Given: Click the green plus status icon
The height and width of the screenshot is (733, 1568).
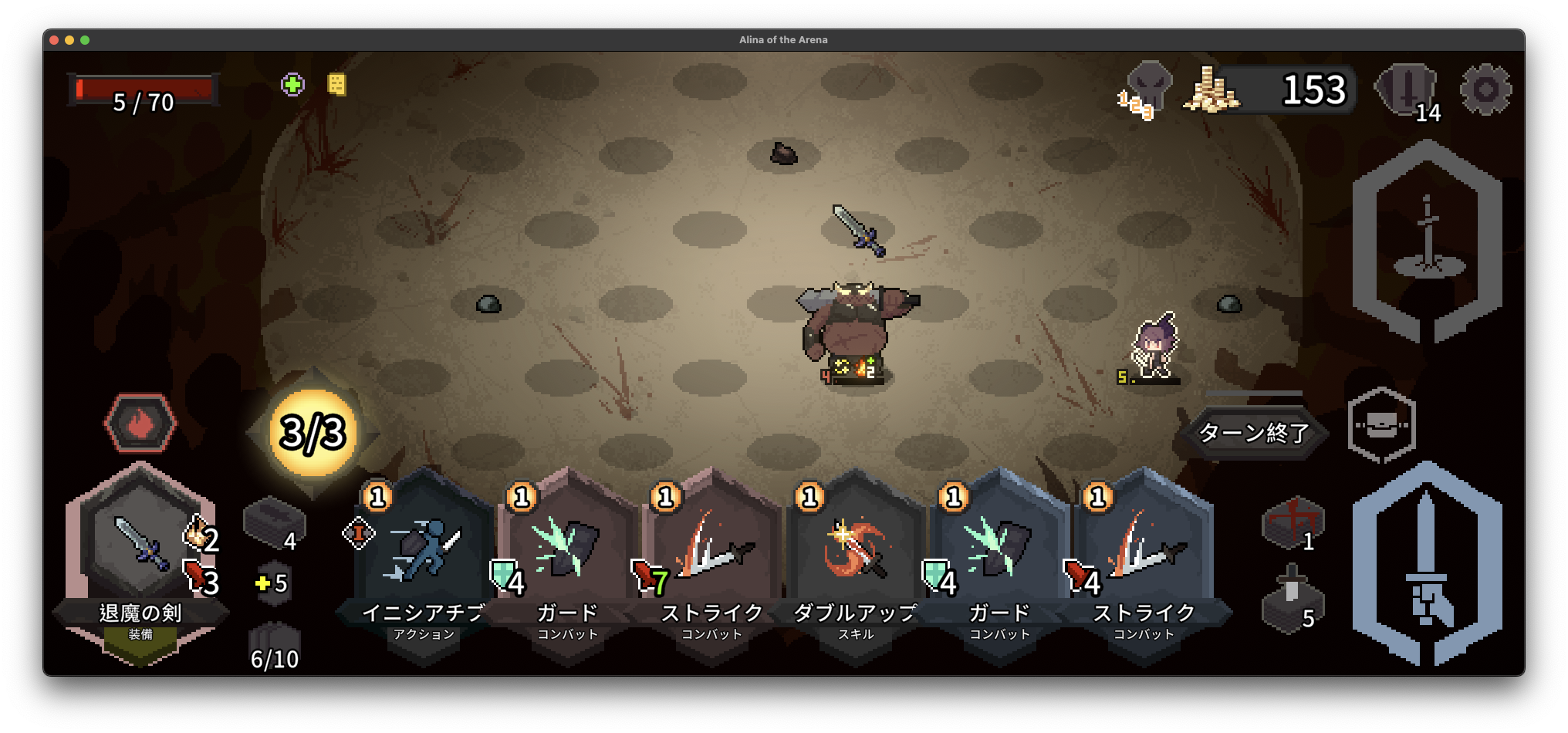Looking at the screenshot, I should [292, 84].
